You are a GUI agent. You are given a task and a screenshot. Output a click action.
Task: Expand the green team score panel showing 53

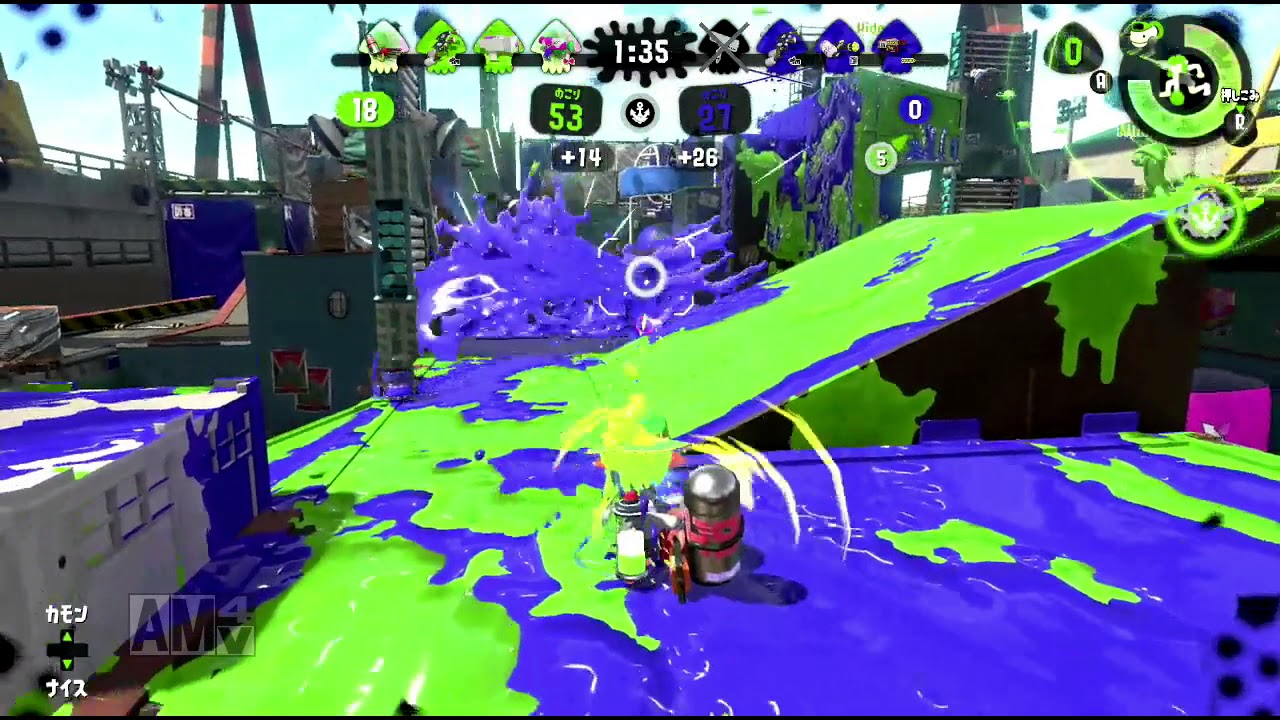[567, 110]
